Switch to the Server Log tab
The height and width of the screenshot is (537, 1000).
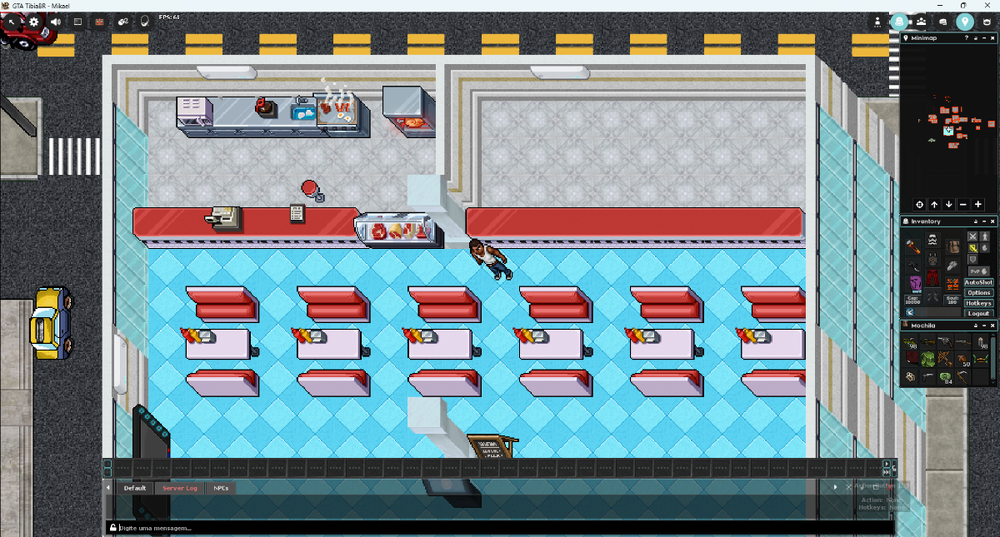pos(180,488)
